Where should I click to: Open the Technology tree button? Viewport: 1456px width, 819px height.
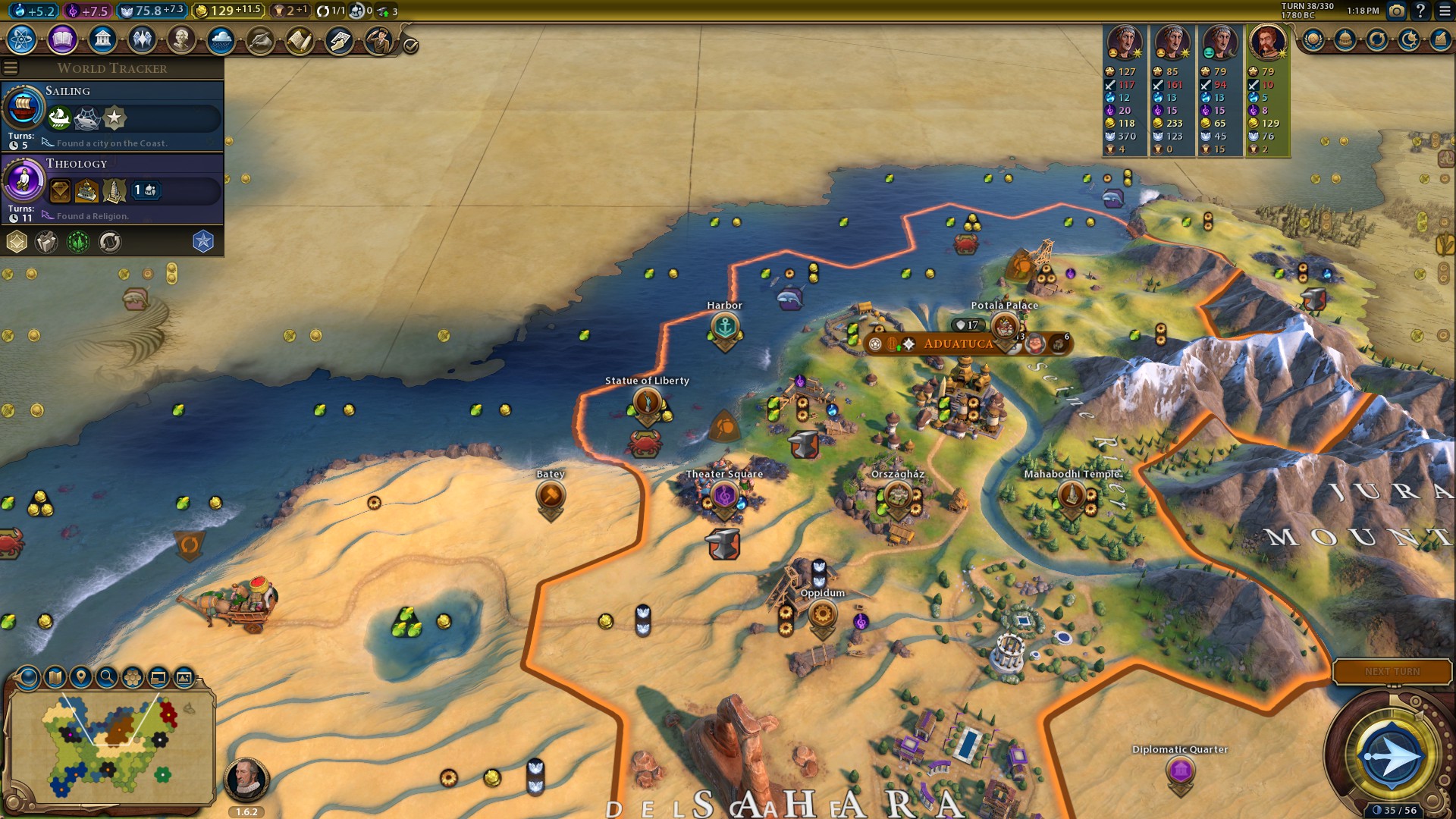pos(22,39)
